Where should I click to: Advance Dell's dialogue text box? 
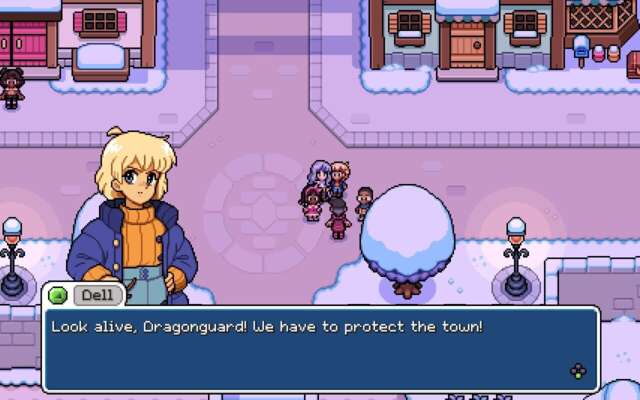point(578,371)
